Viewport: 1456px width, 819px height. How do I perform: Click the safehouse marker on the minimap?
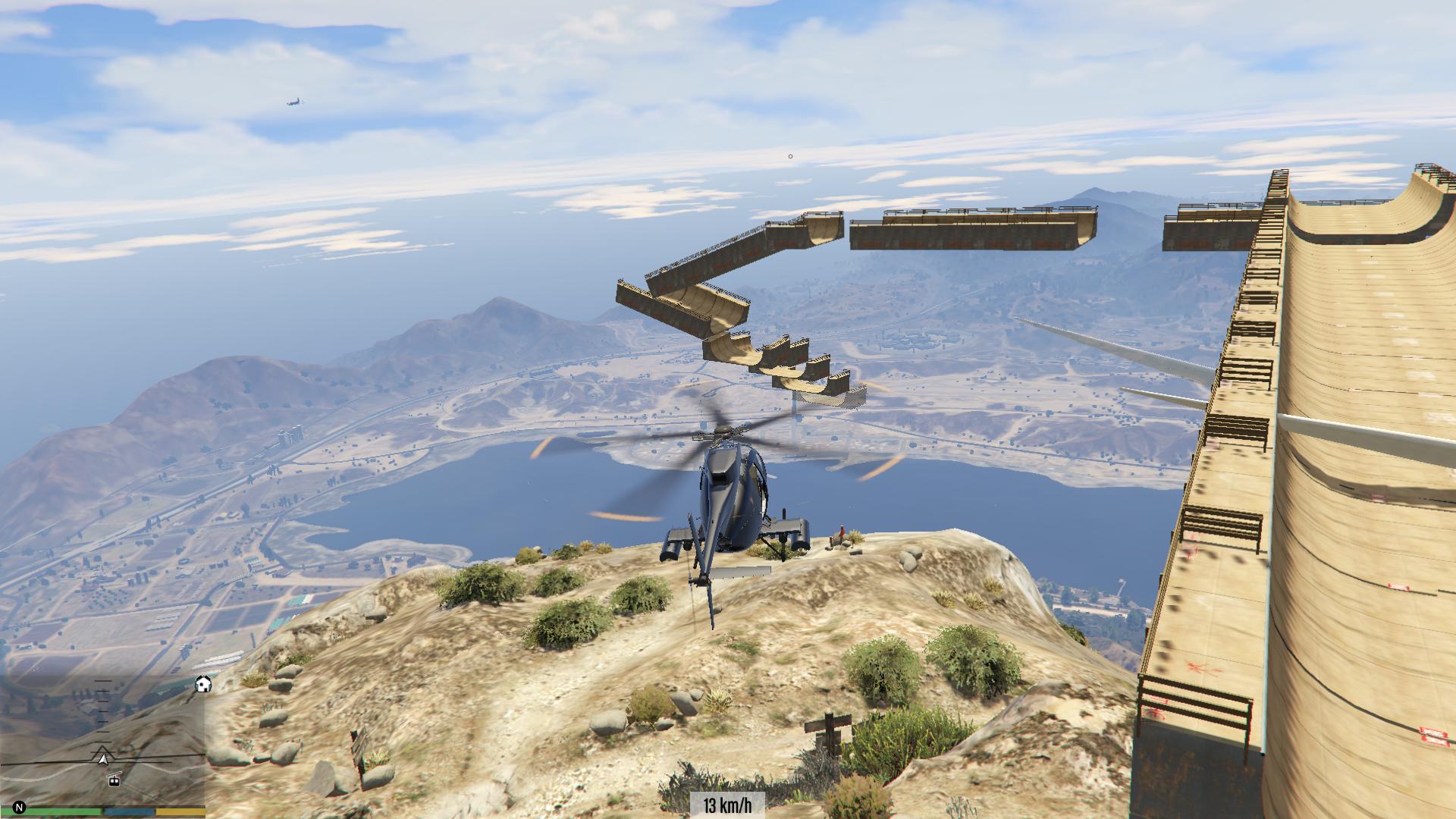point(203,685)
